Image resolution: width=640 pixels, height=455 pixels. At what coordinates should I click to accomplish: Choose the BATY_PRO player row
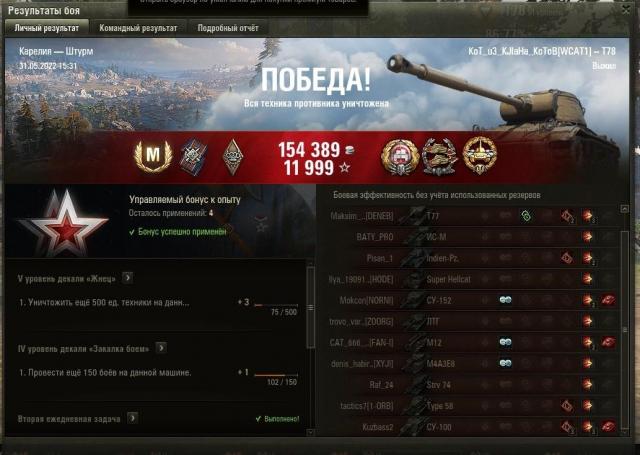pyautogui.click(x=470, y=236)
